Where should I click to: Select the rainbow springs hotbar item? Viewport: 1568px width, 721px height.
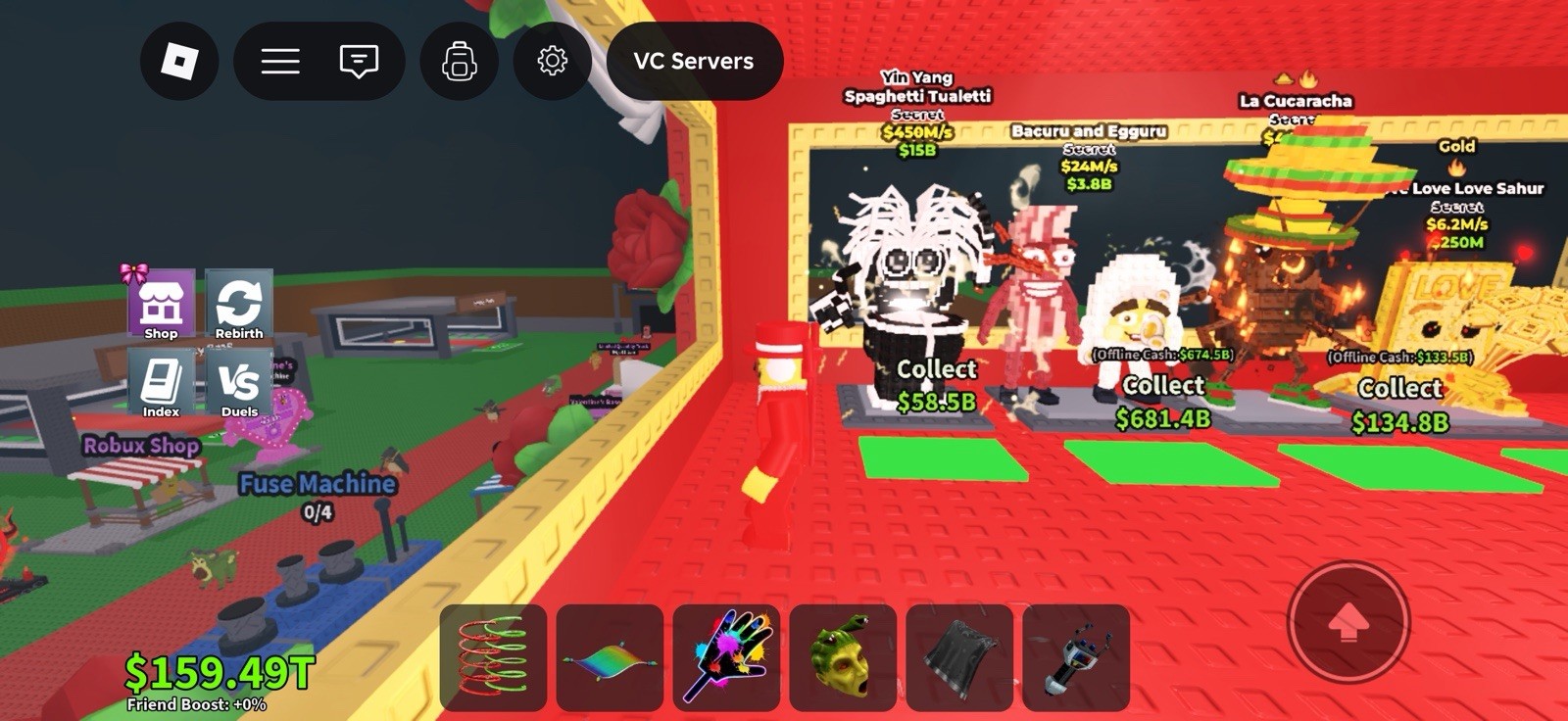click(493, 658)
